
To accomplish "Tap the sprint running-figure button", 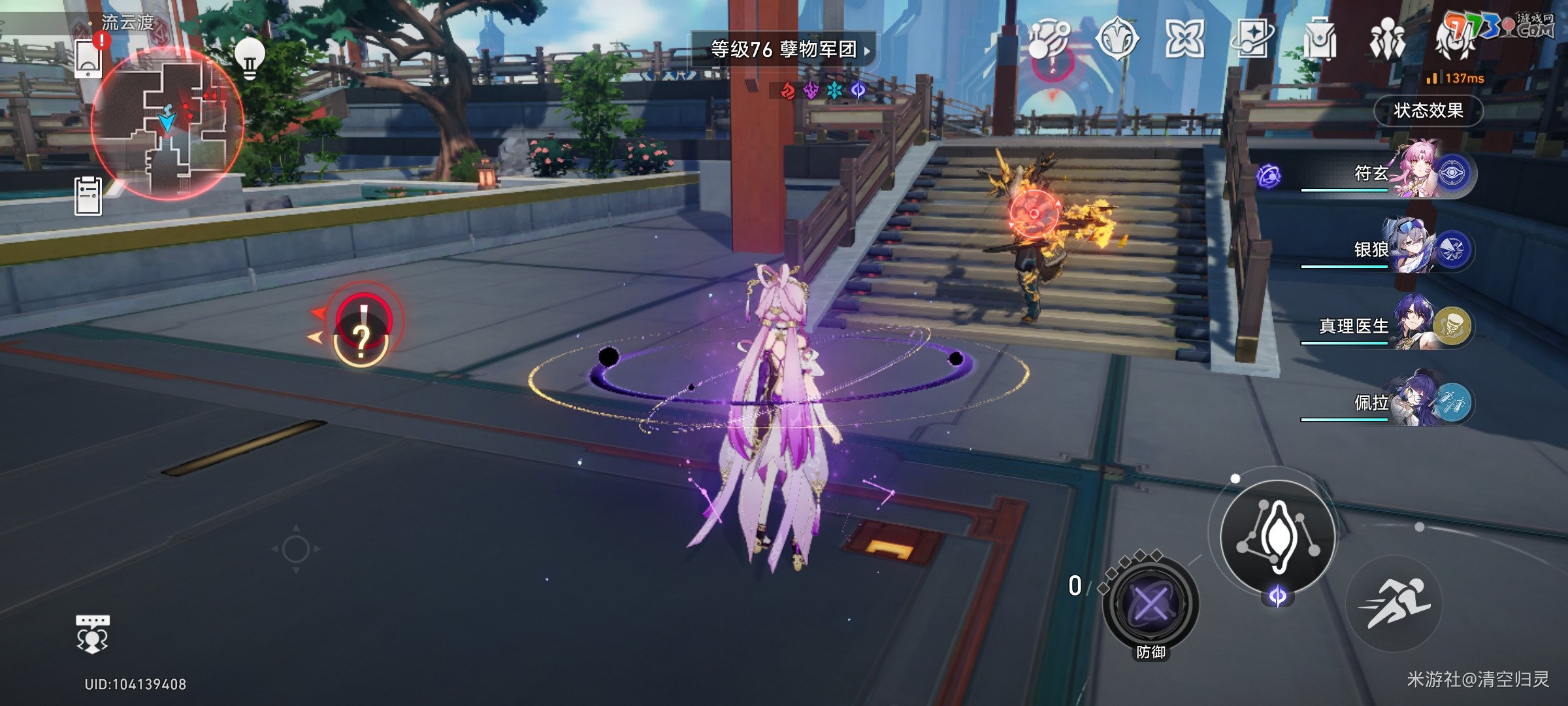I will [x=1394, y=603].
